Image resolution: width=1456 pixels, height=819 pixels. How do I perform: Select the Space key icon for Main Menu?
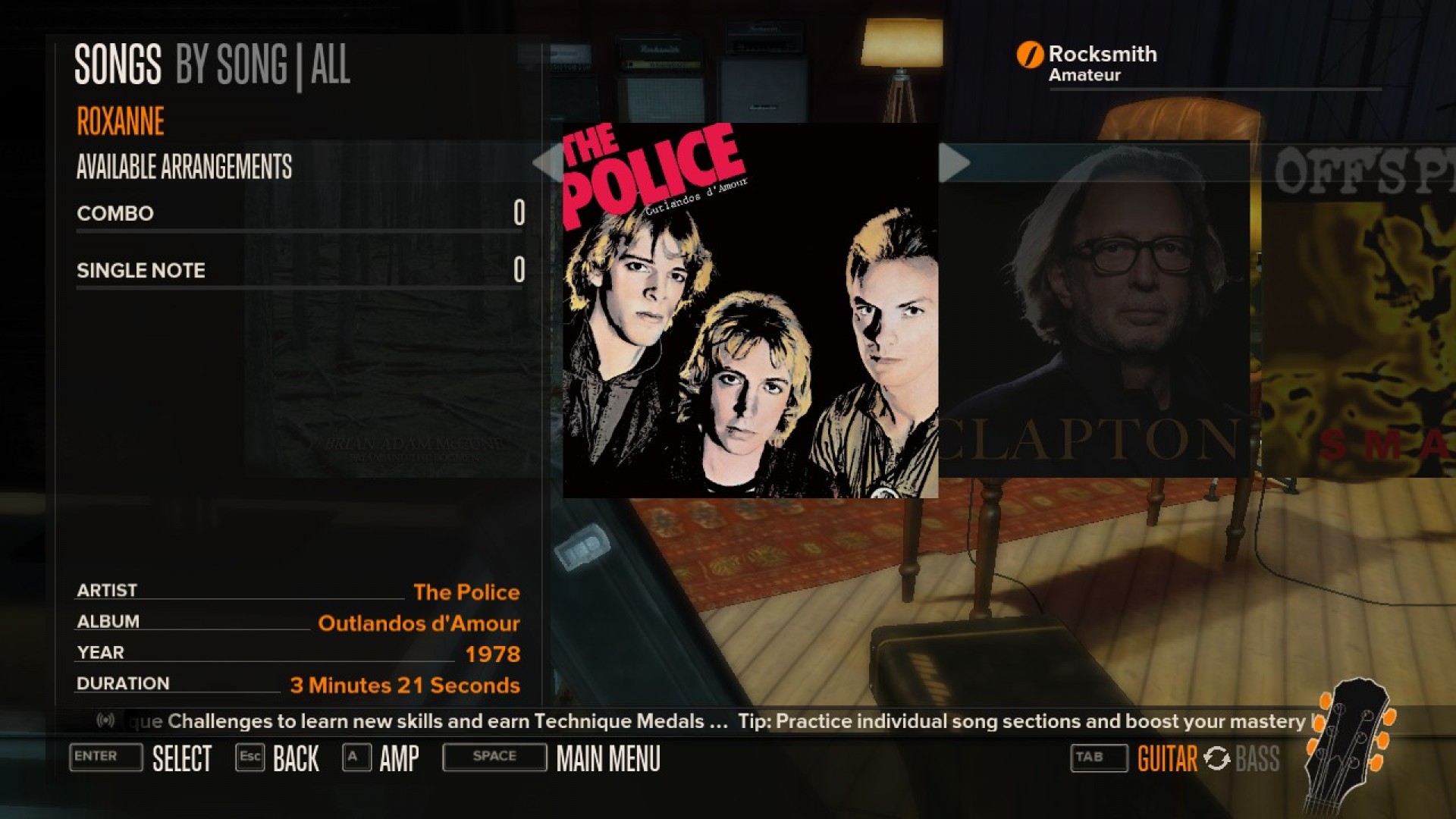(x=494, y=757)
